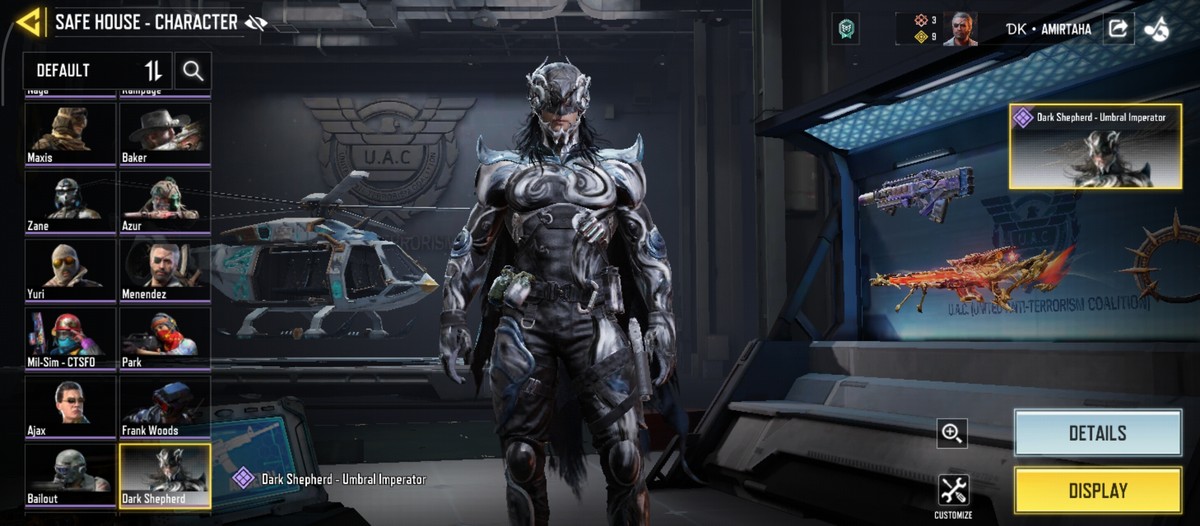Choose the Azur character tile
The height and width of the screenshot is (526, 1200).
pos(165,201)
